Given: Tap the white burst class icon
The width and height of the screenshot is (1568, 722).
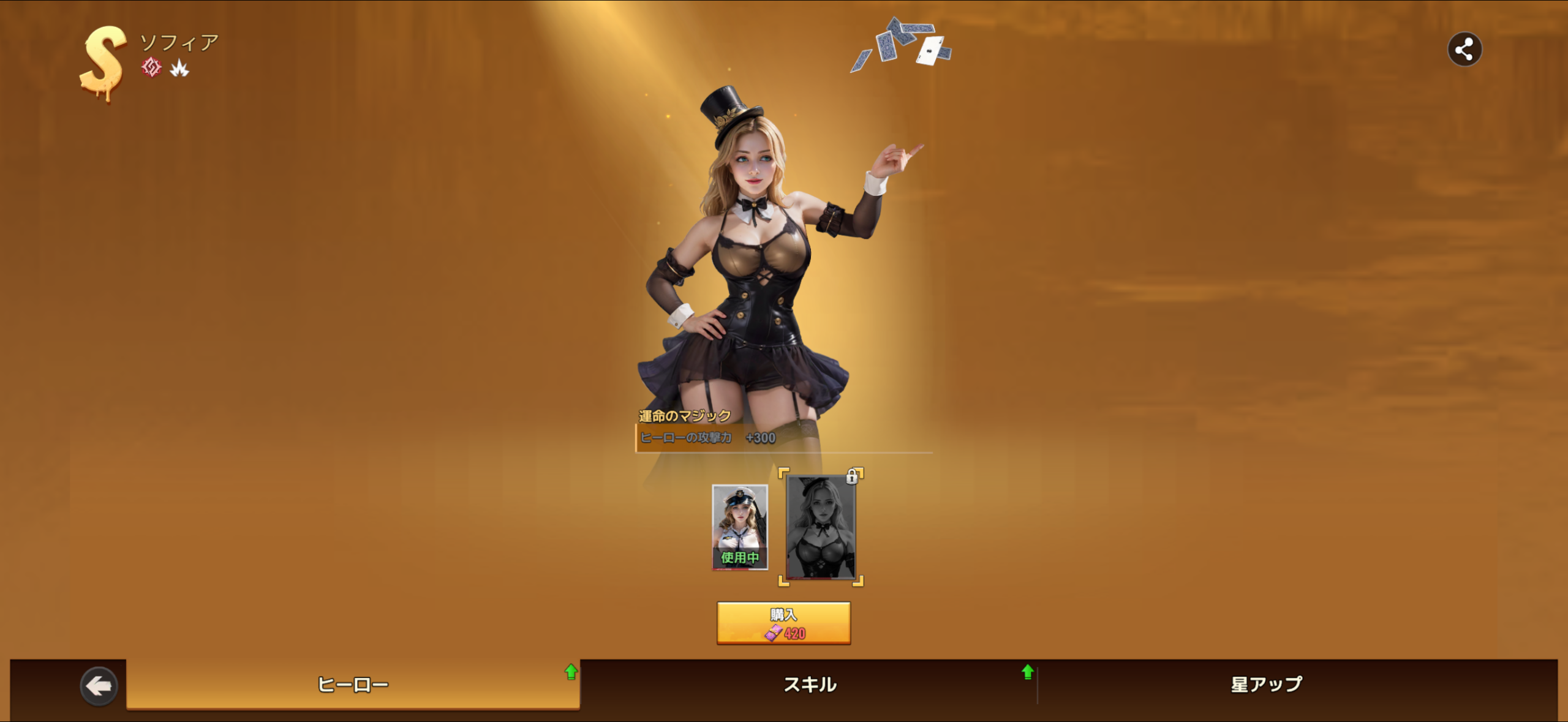Looking at the screenshot, I should (x=179, y=68).
